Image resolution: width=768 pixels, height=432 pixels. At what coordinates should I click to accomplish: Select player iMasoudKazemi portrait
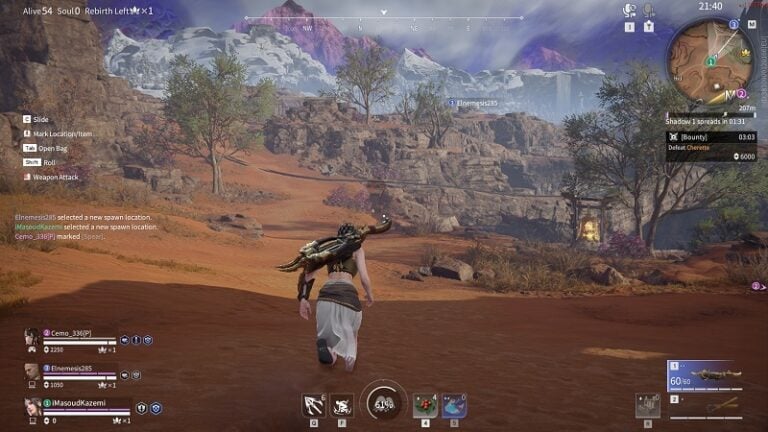tap(32, 406)
